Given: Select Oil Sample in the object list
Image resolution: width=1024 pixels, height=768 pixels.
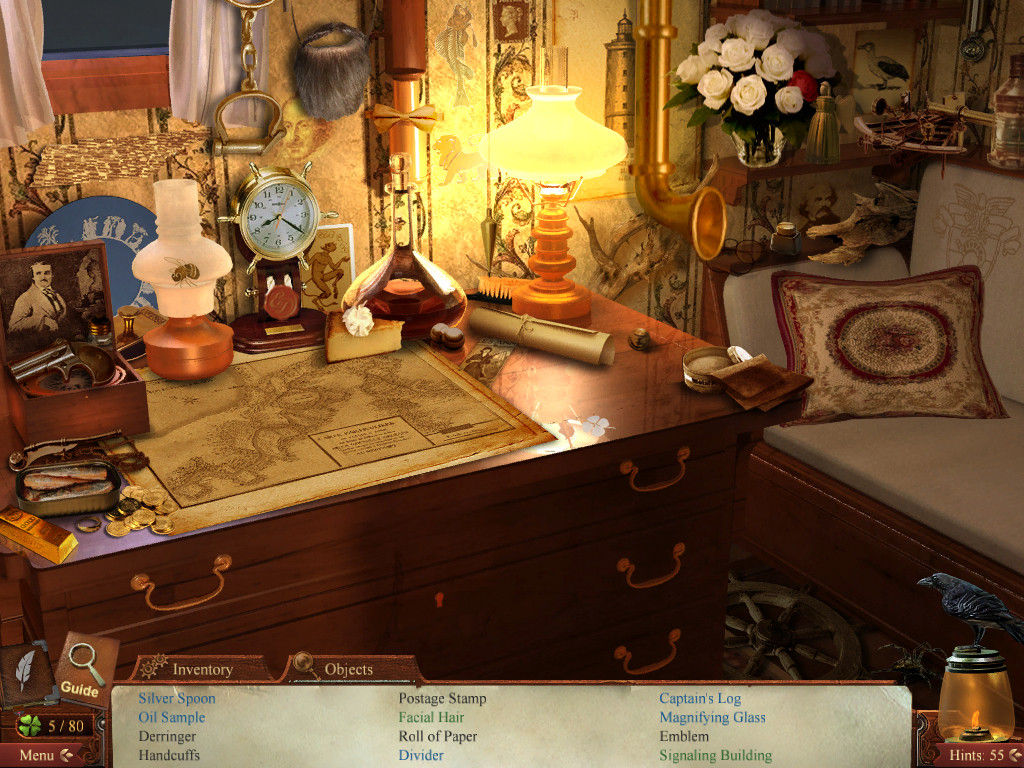Looking at the screenshot, I should coord(172,717).
